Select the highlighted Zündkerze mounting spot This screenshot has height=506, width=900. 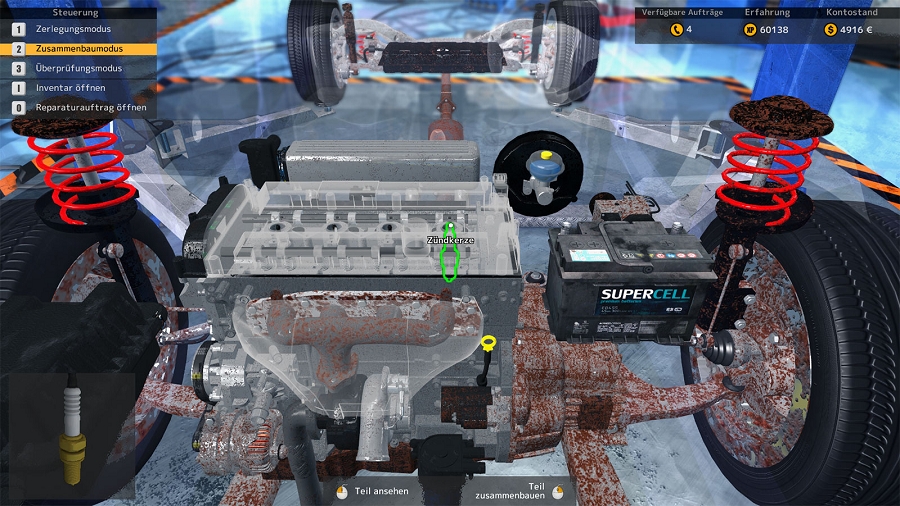[x=449, y=257]
